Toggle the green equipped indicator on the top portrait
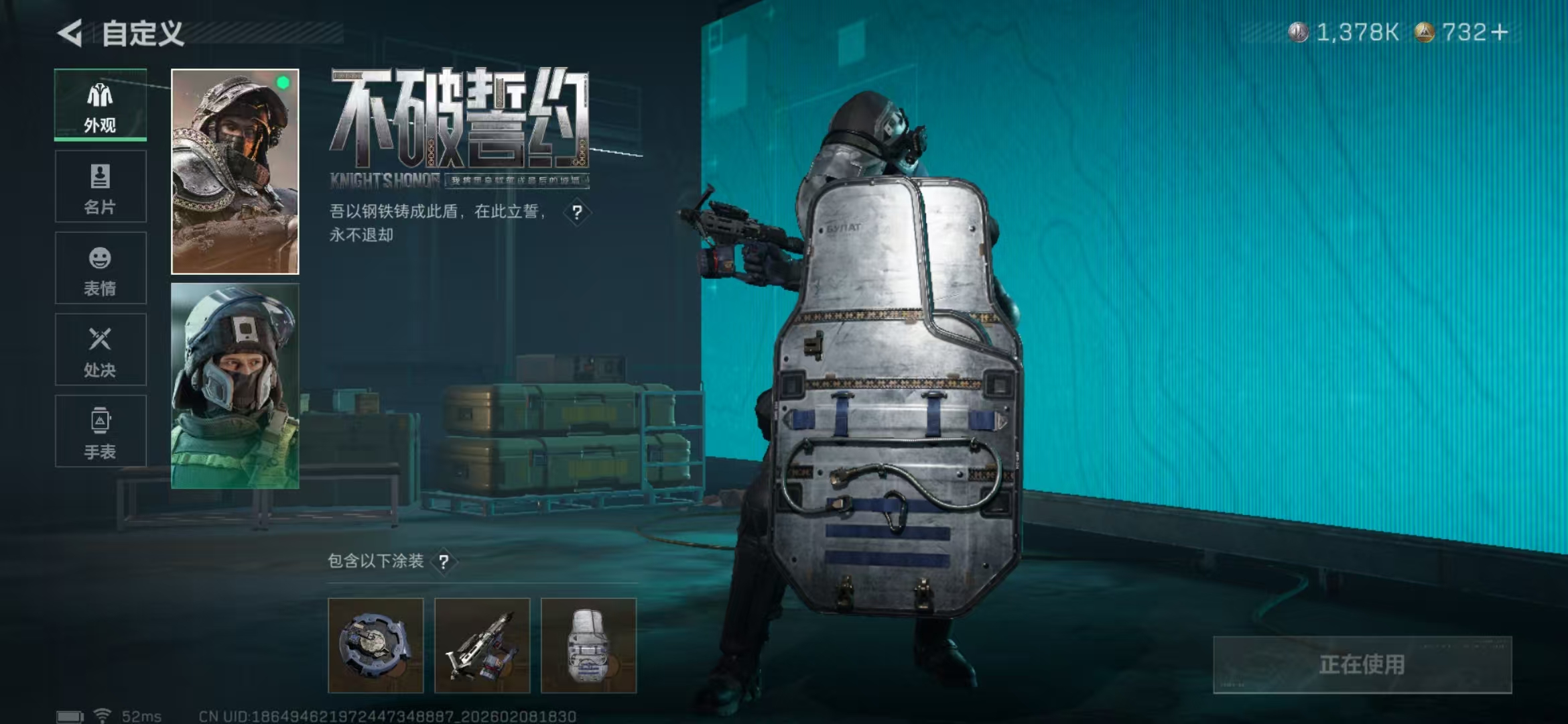This screenshot has height=724, width=1568. tap(284, 82)
